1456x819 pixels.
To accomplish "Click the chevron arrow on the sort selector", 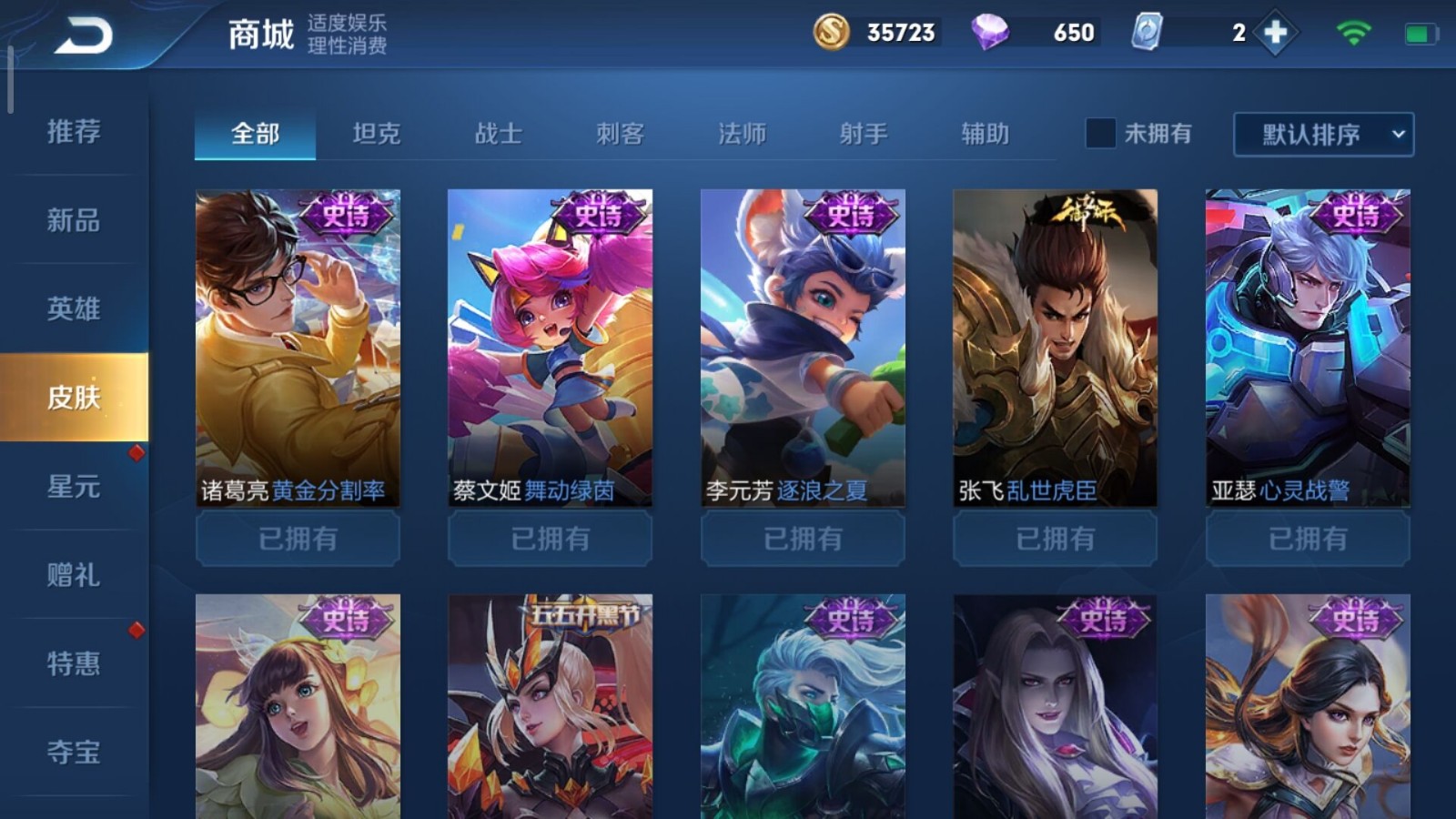I will [1399, 135].
